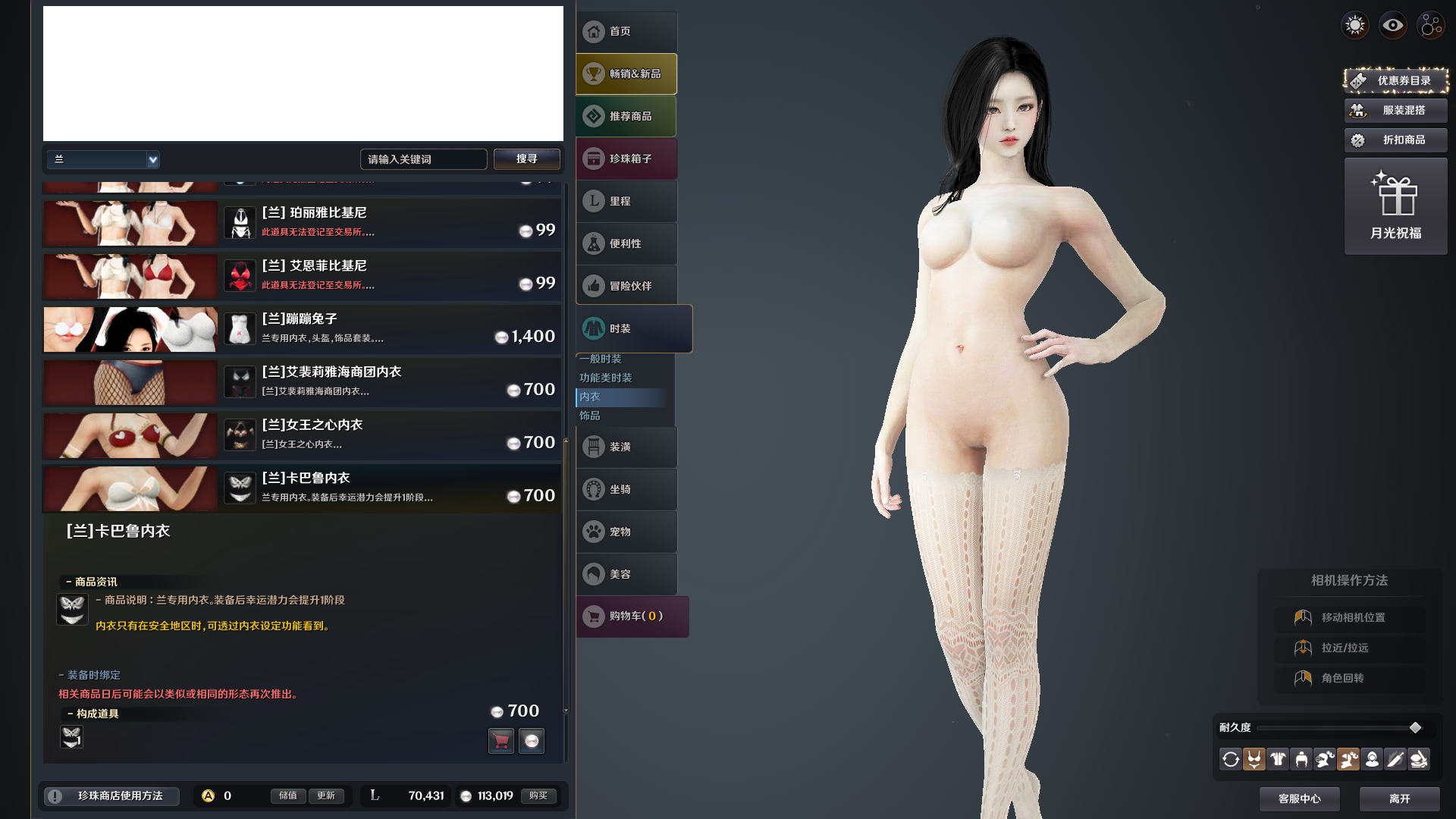Screen dimensions: 1456x819
Task: Select the 一般时装 subcategory
Action: tap(602, 359)
